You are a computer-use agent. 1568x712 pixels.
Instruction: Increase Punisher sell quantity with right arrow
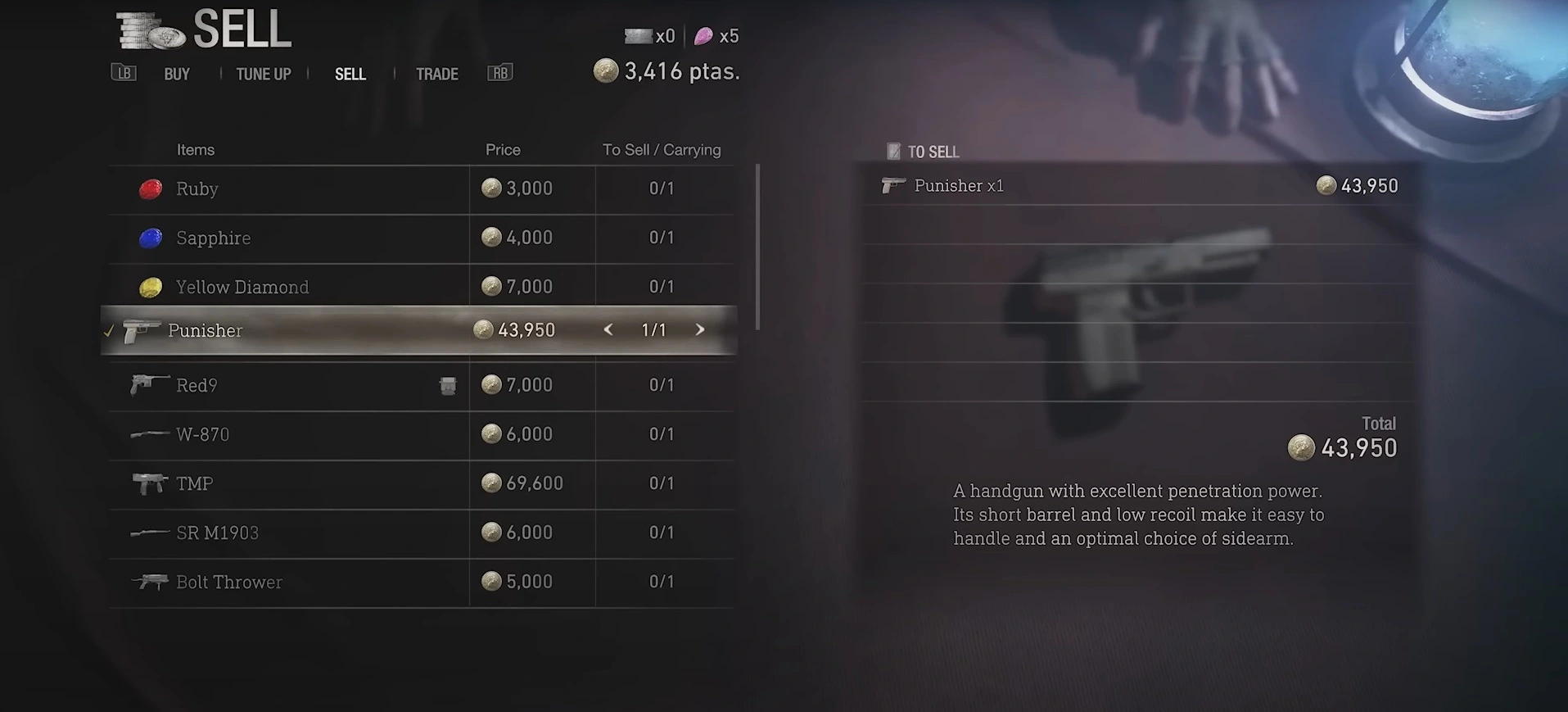pyautogui.click(x=700, y=329)
